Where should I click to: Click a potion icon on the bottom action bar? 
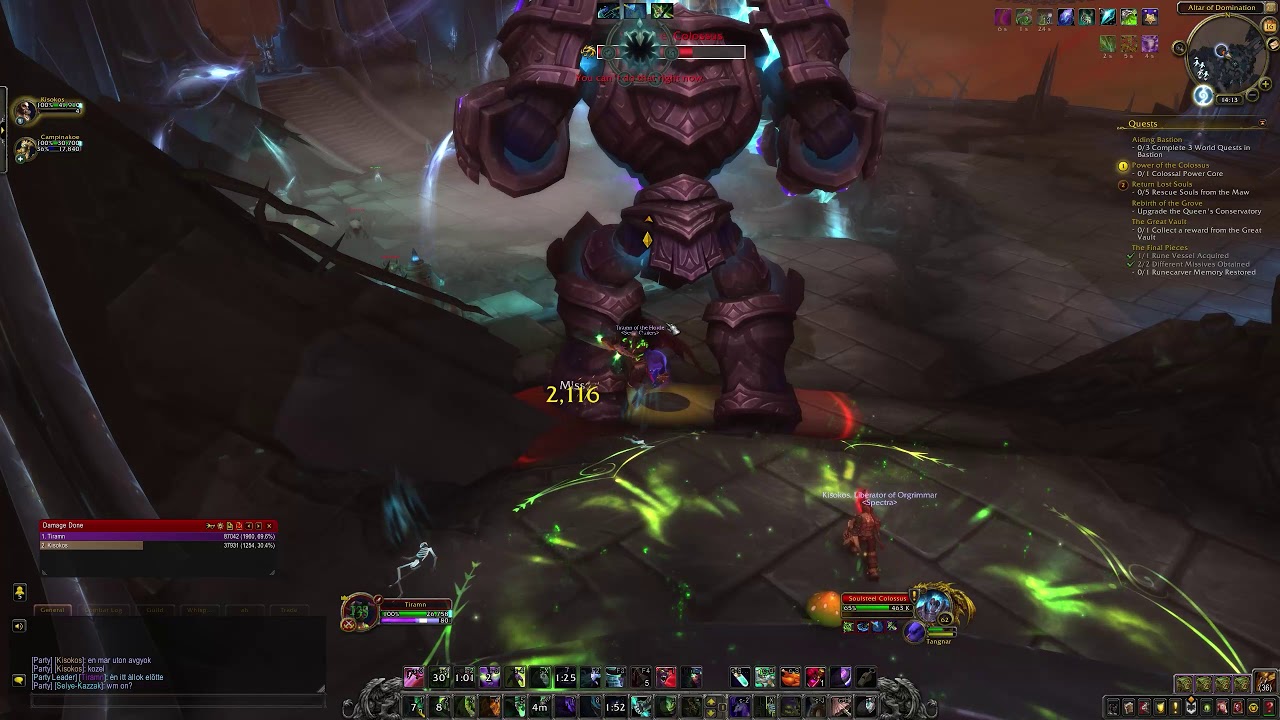pos(742,678)
